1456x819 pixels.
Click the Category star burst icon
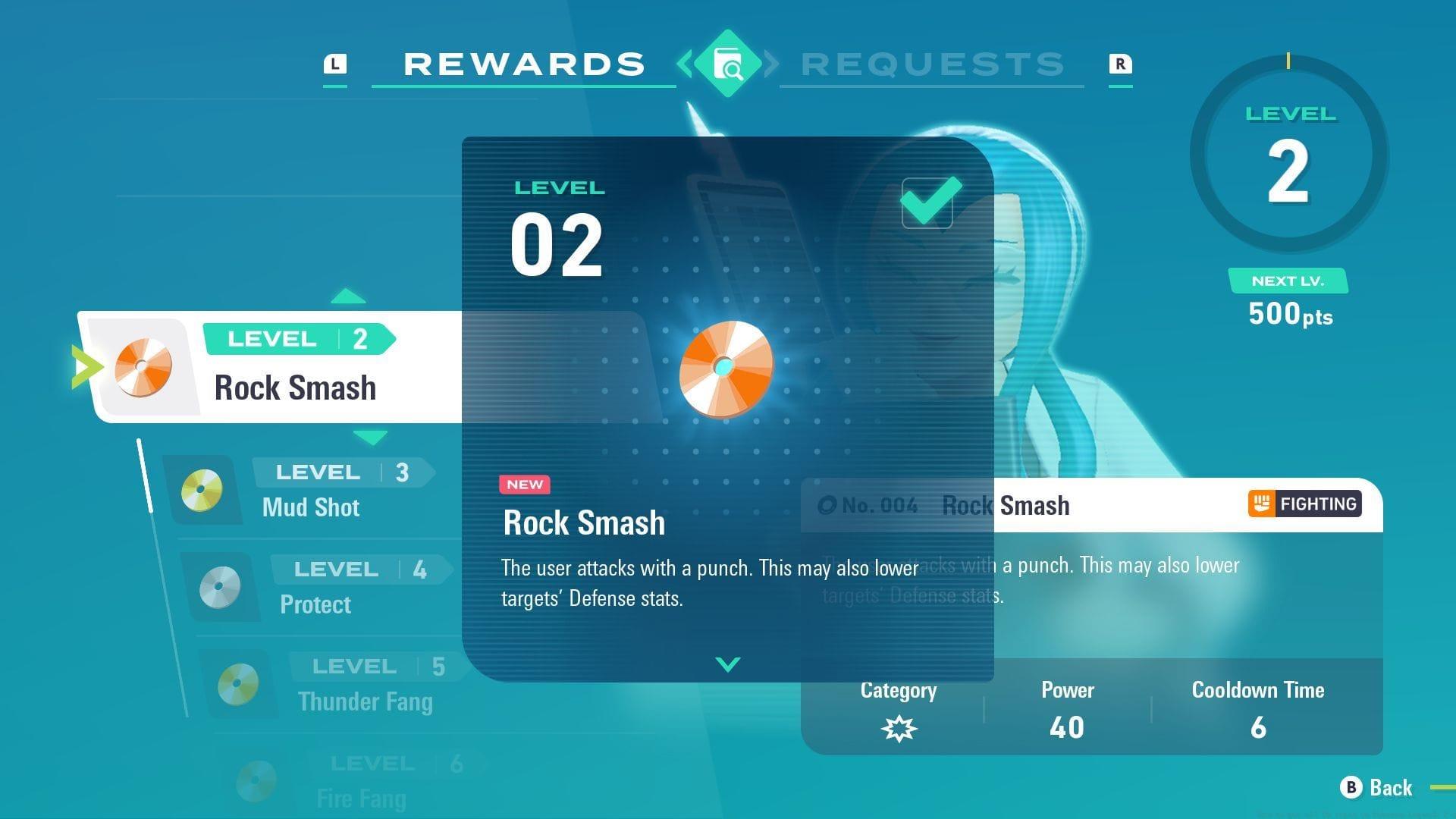tap(898, 727)
